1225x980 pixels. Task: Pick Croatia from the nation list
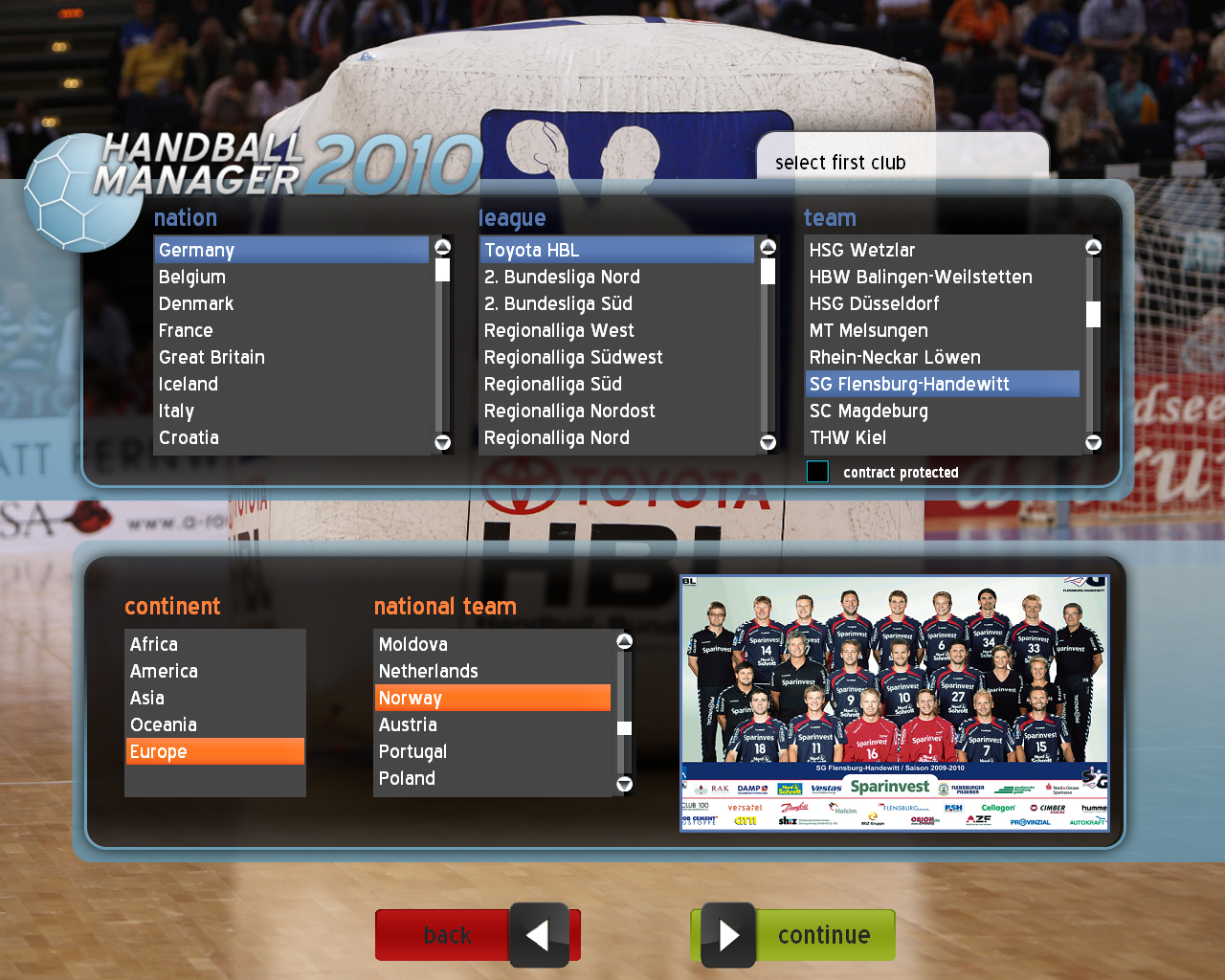coord(189,437)
